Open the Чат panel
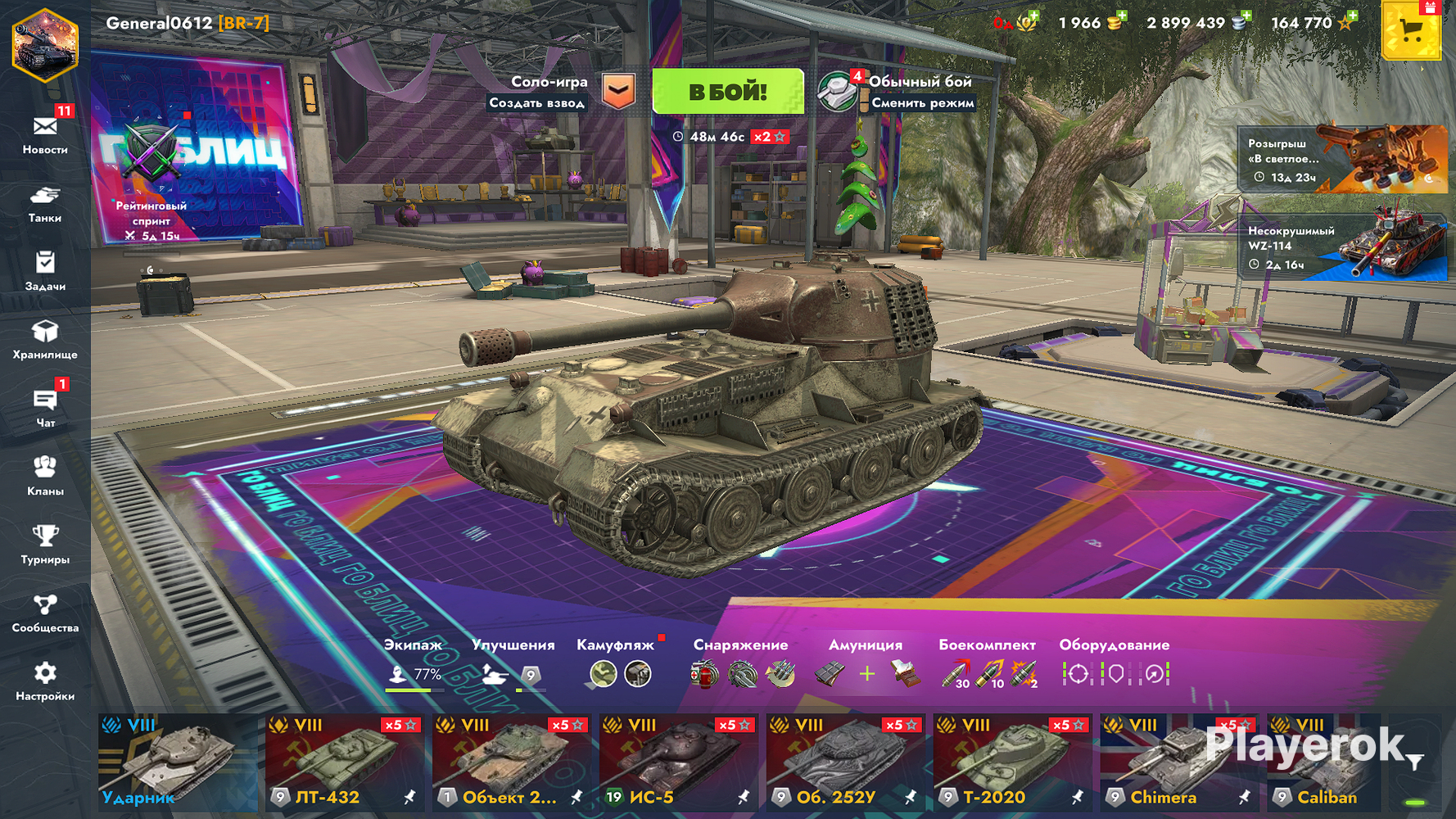This screenshot has height=819, width=1456. pos(45,408)
